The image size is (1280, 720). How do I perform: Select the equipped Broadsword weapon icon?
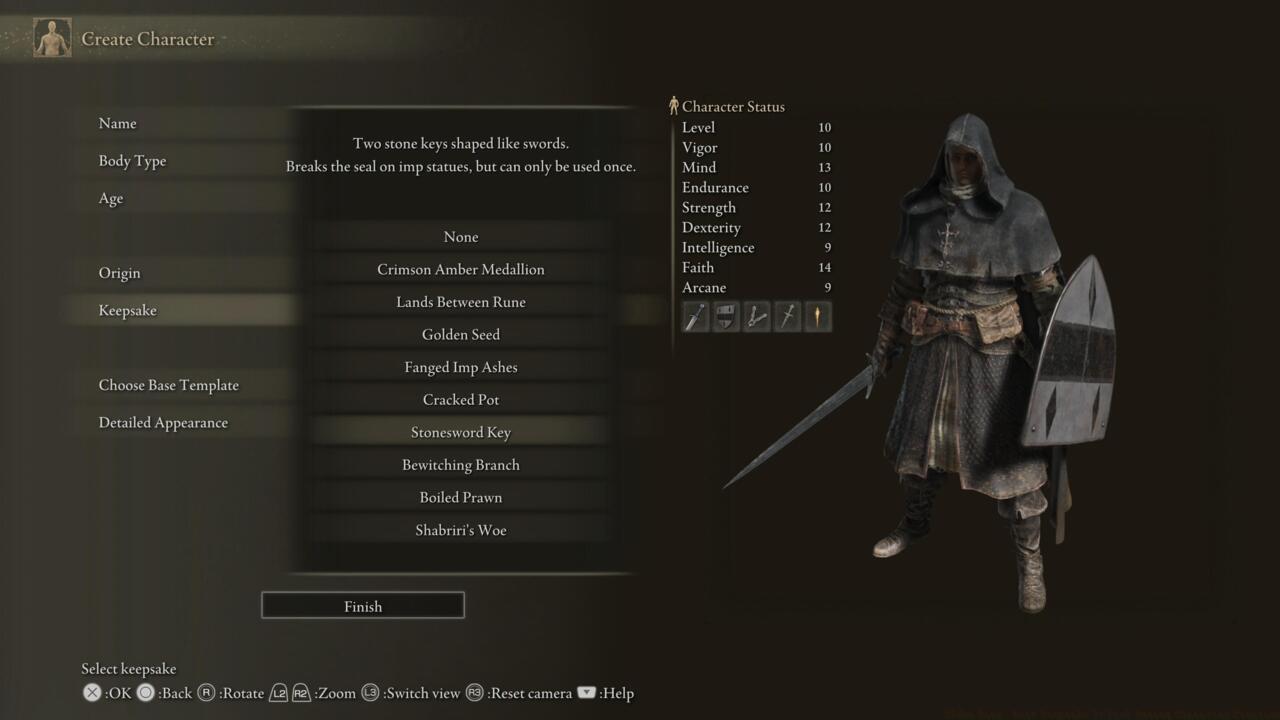point(695,316)
